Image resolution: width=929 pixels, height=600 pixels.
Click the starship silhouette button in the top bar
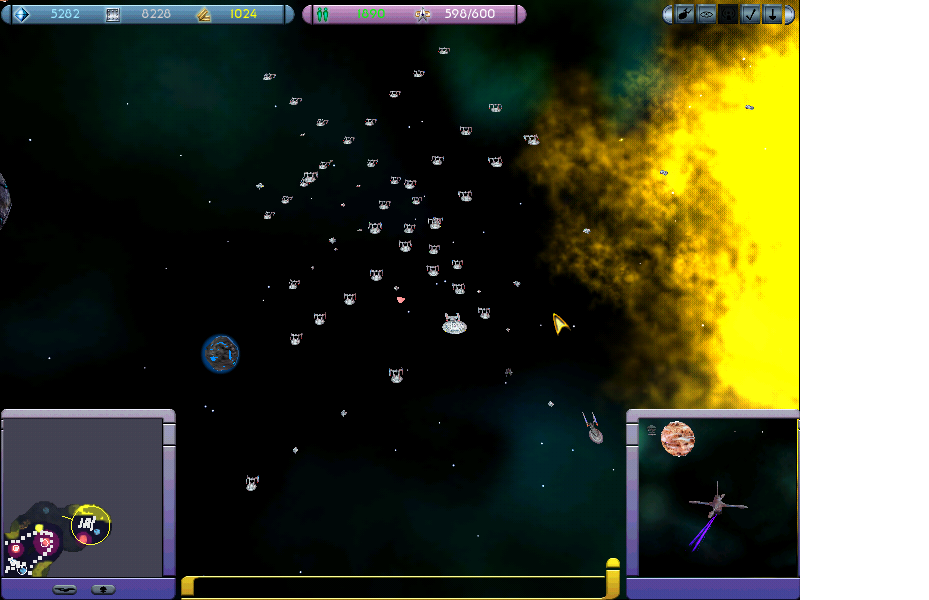coord(685,14)
